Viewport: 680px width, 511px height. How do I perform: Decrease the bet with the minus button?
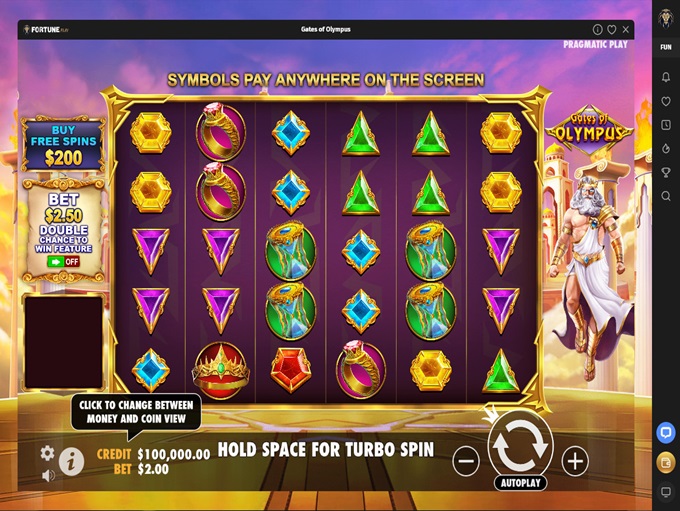466,461
